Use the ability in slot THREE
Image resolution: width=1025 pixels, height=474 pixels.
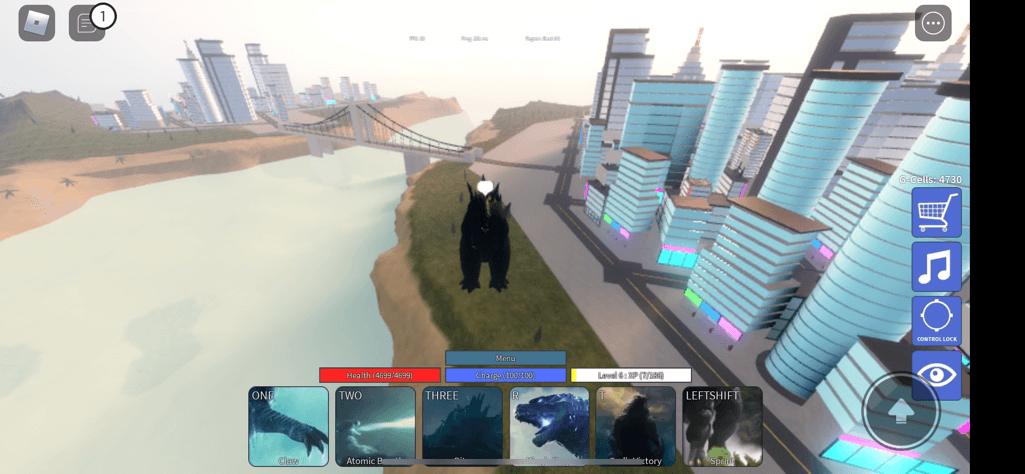pyautogui.click(x=462, y=426)
